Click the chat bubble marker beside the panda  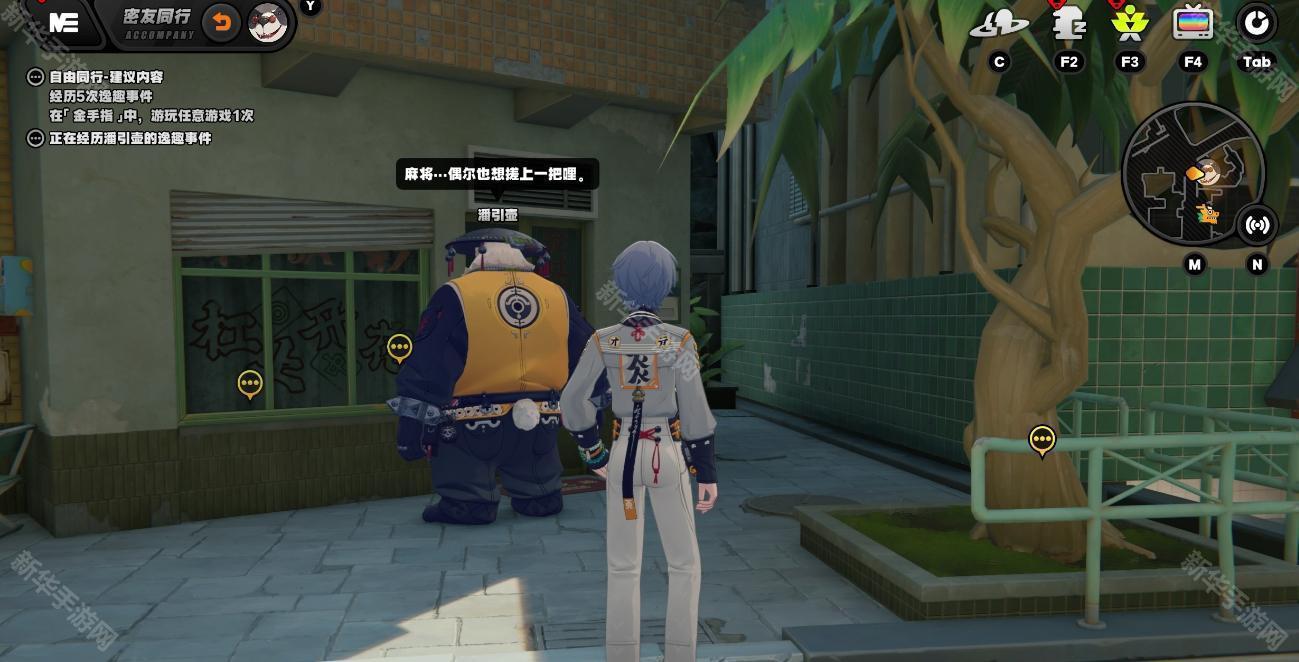pyautogui.click(x=399, y=348)
